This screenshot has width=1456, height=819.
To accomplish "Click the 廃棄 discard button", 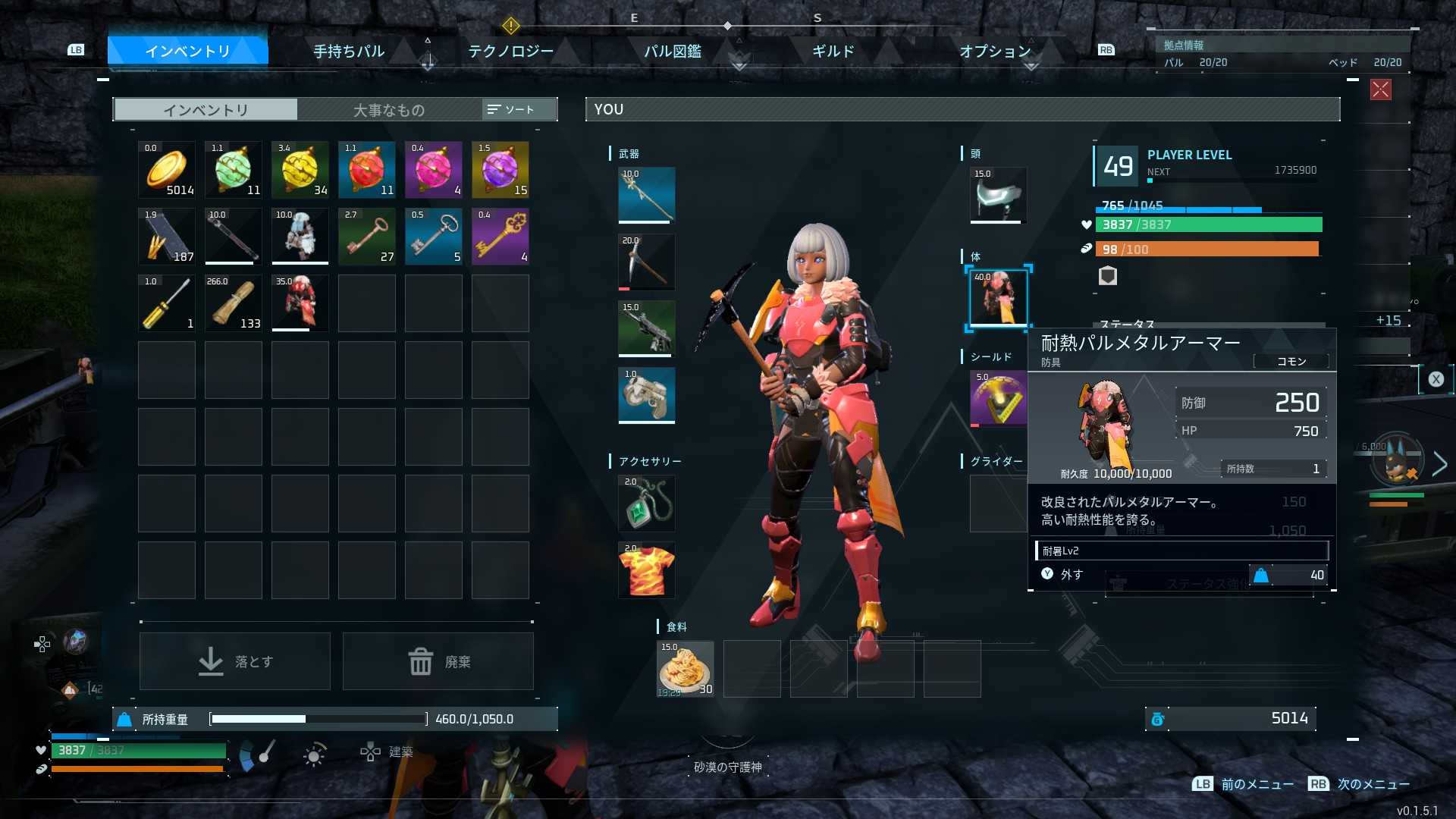I will [438, 661].
